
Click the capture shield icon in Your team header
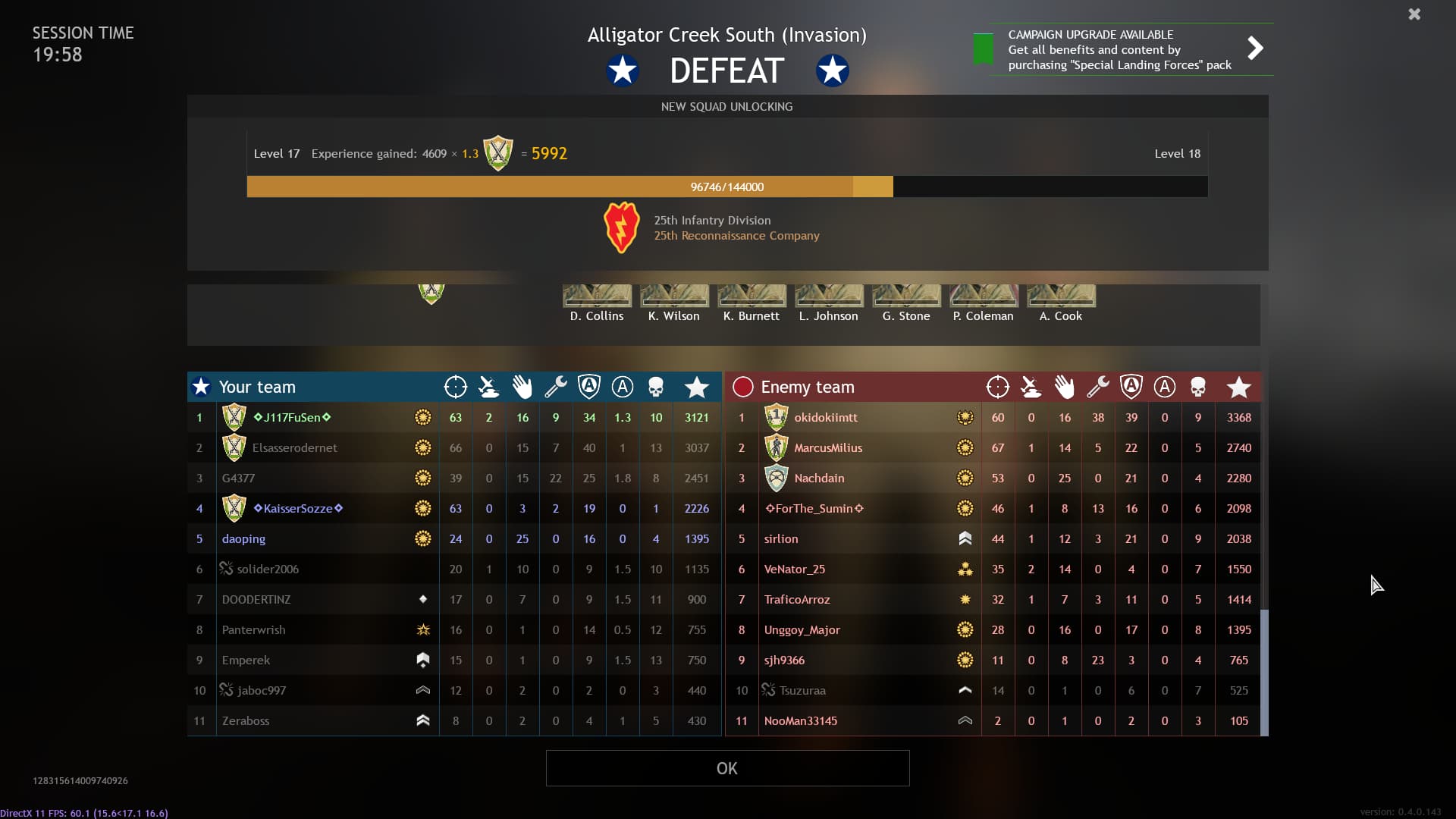(x=589, y=387)
